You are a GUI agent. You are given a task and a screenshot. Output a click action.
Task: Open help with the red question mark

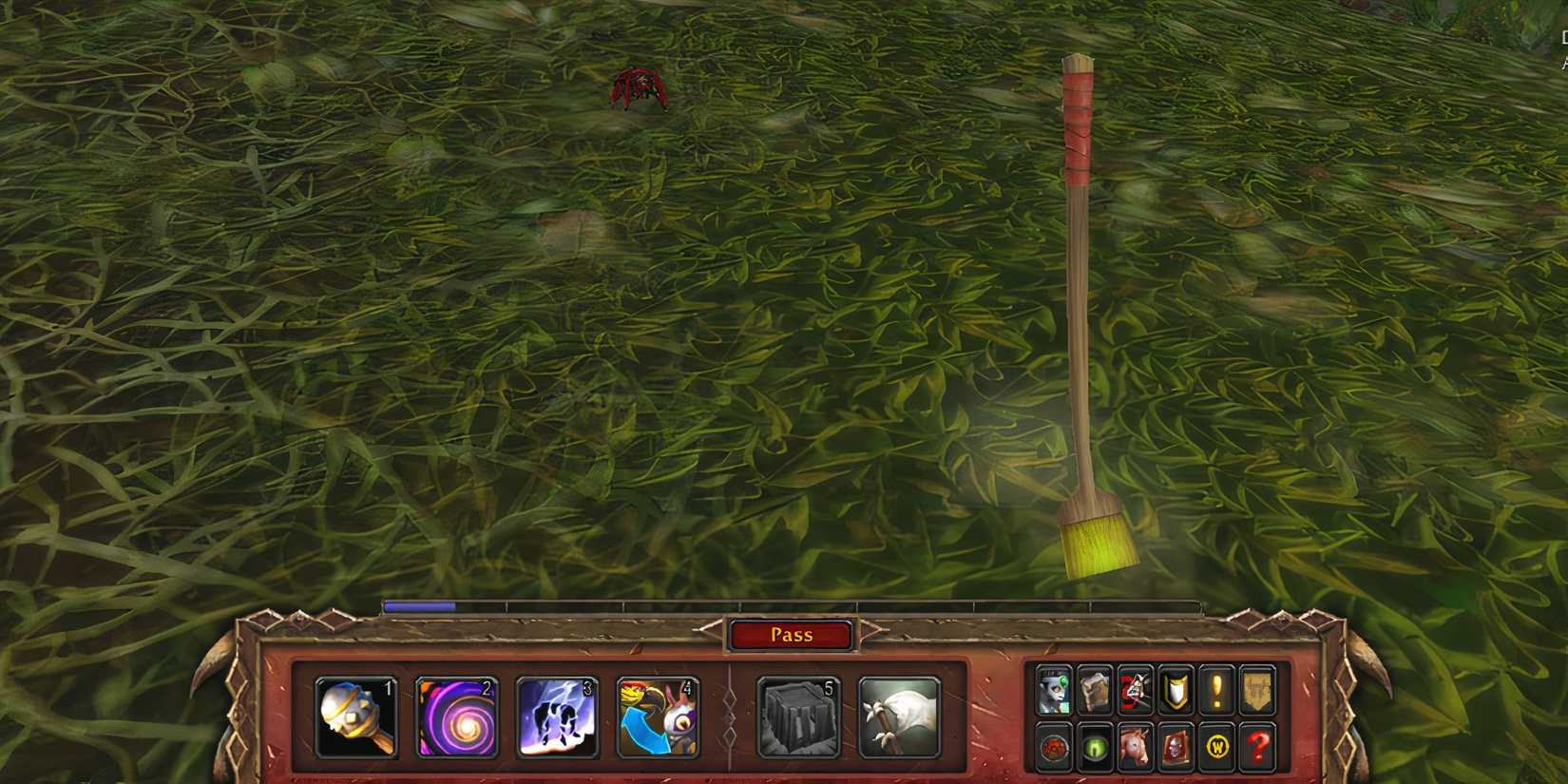click(1257, 746)
